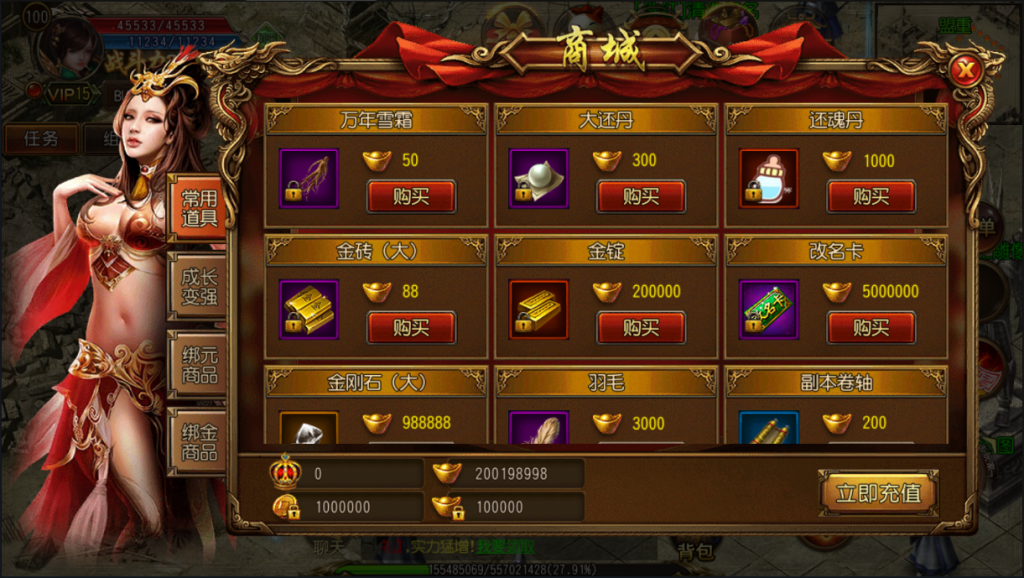Open the 成长变强 category tab
This screenshot has height=578, width=1024.
pos(199,287)
